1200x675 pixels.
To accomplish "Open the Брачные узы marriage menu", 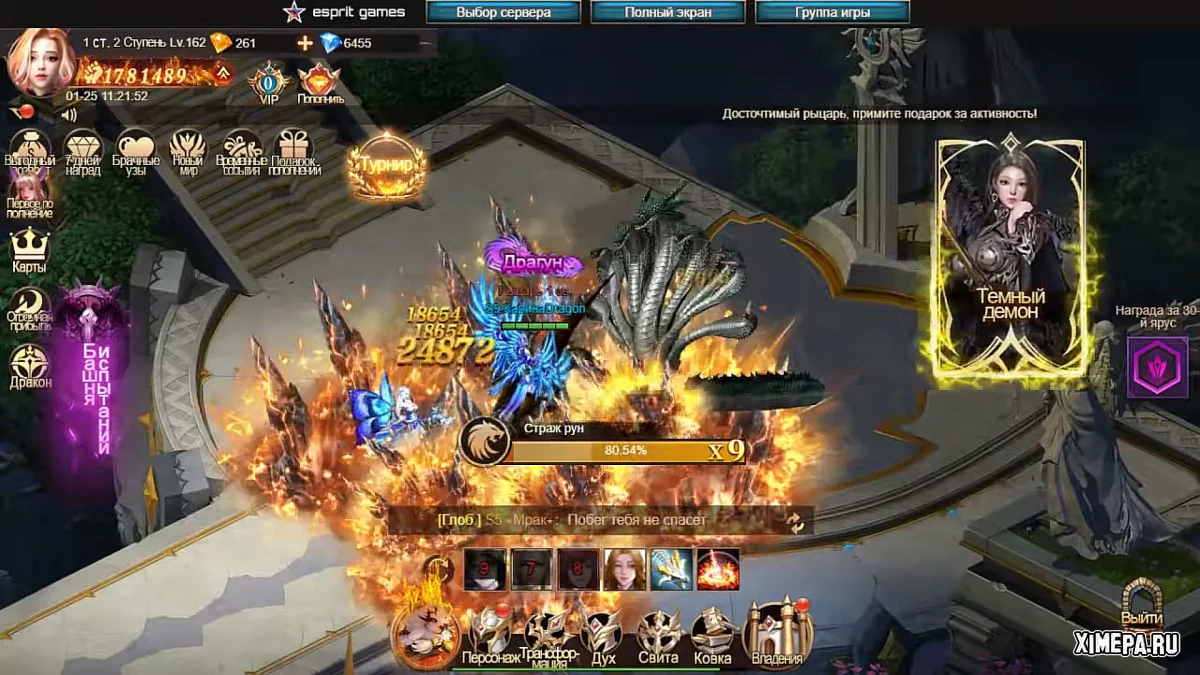I will point(136,151).
